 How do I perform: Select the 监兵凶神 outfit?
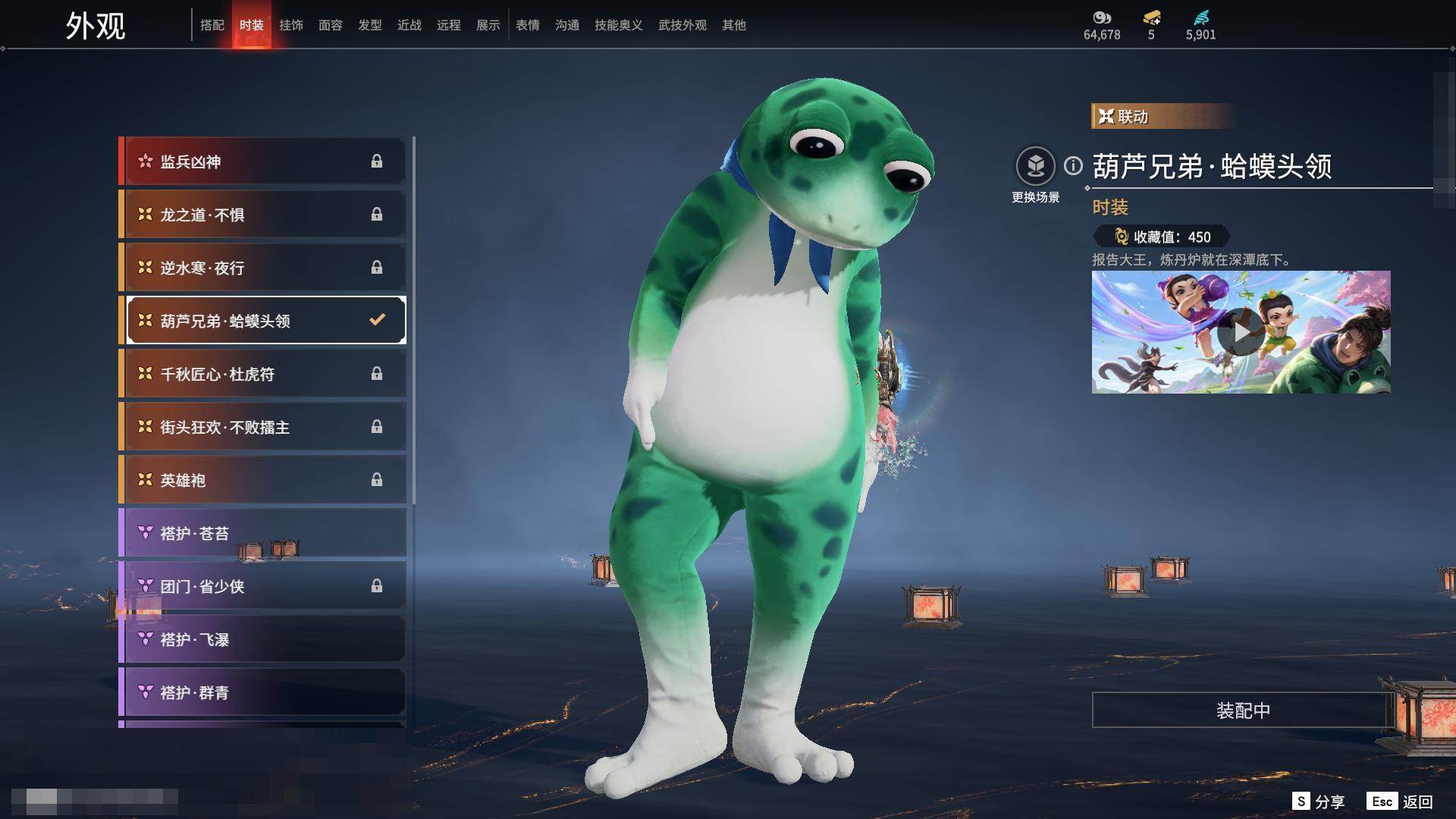263,162
